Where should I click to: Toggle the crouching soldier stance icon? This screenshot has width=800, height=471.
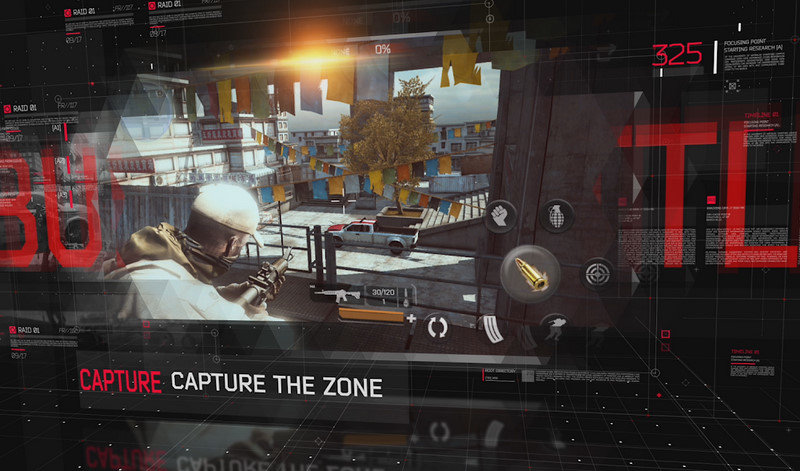553,328
